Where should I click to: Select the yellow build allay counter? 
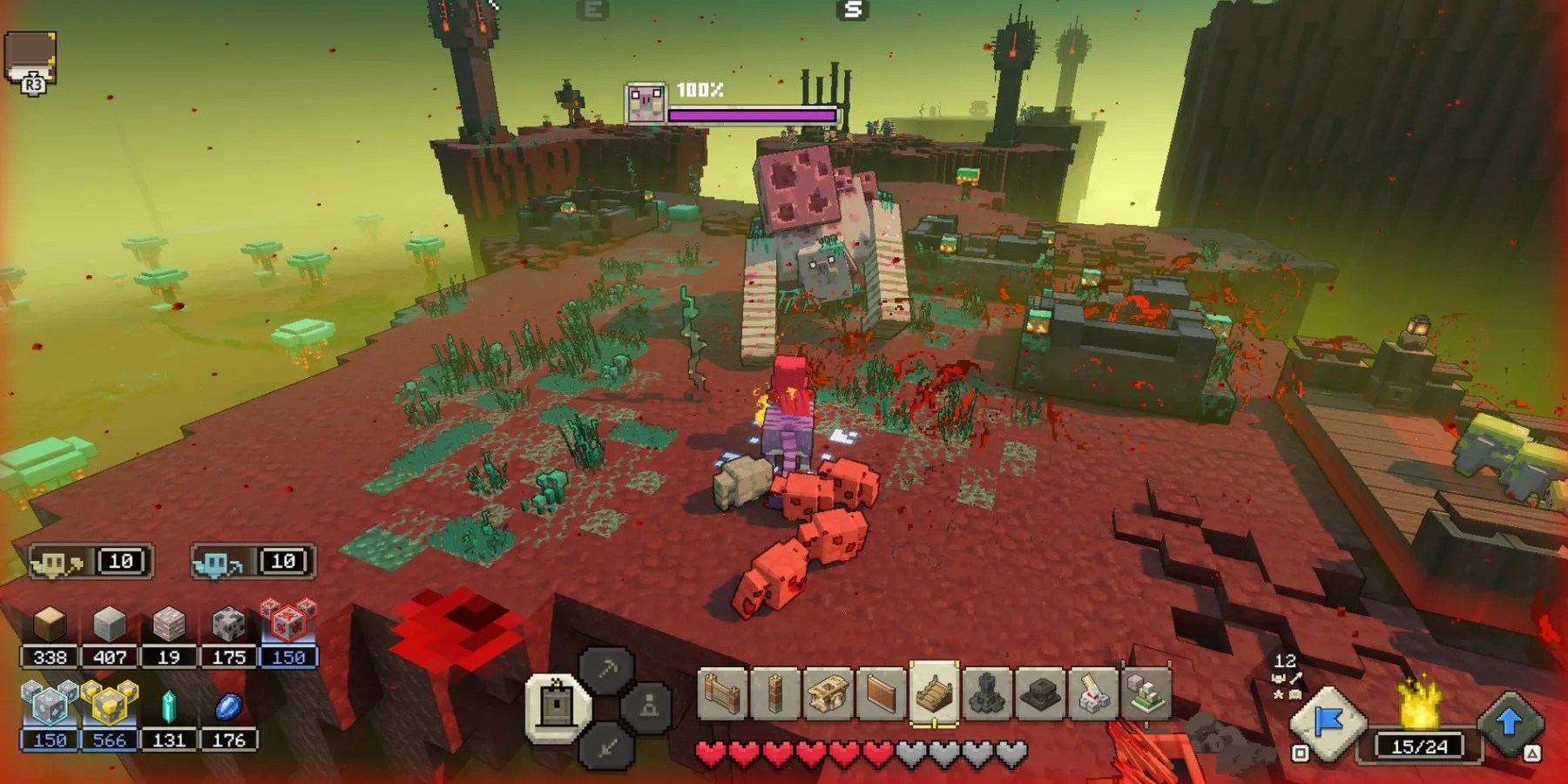91,562
